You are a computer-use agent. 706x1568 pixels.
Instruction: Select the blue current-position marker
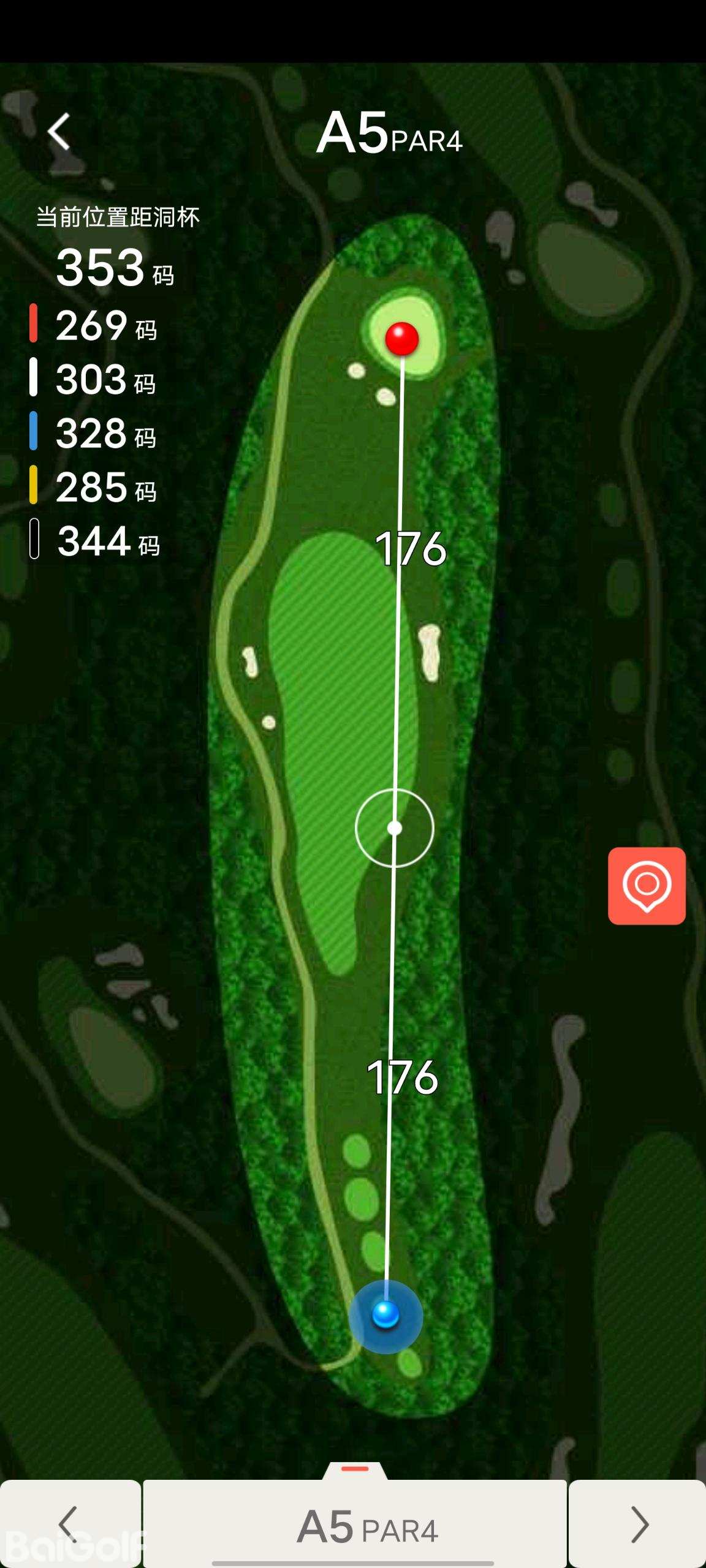385,1315
